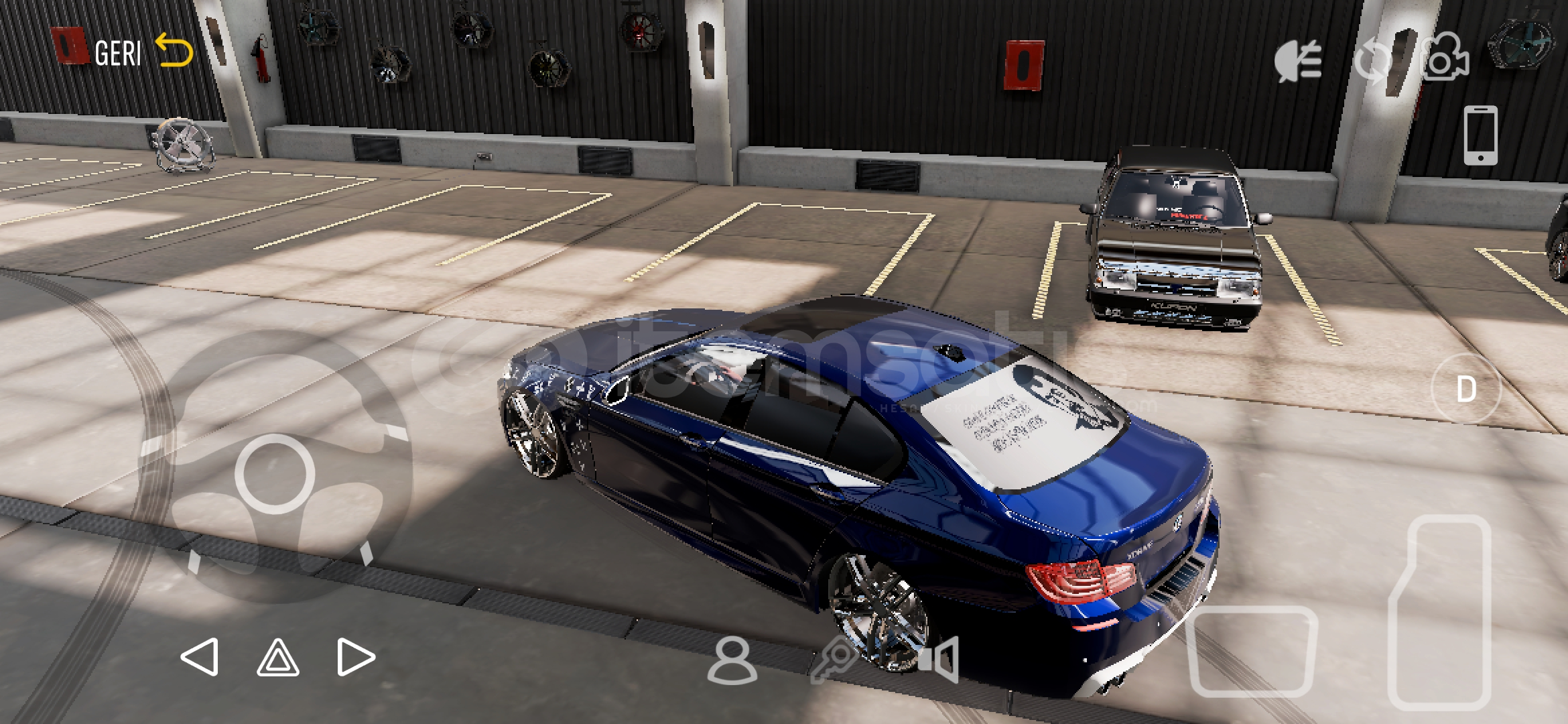Screen dimensions: 1568x724
Task: Toggle the headlights icon
Action: point(1298,60)
